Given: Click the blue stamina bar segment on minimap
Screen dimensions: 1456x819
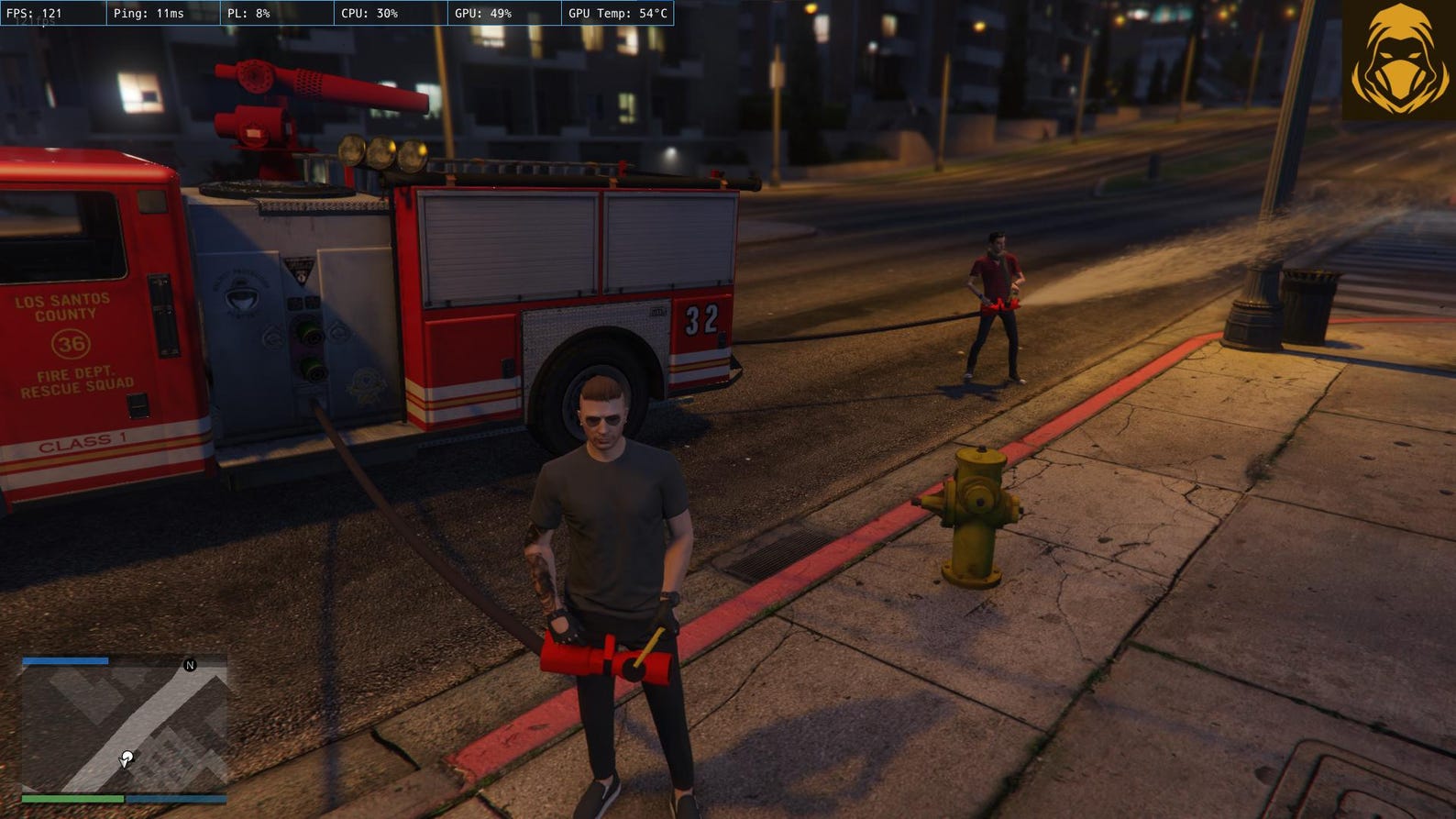Looking at the screenshot, I should (x=177, y=799).
